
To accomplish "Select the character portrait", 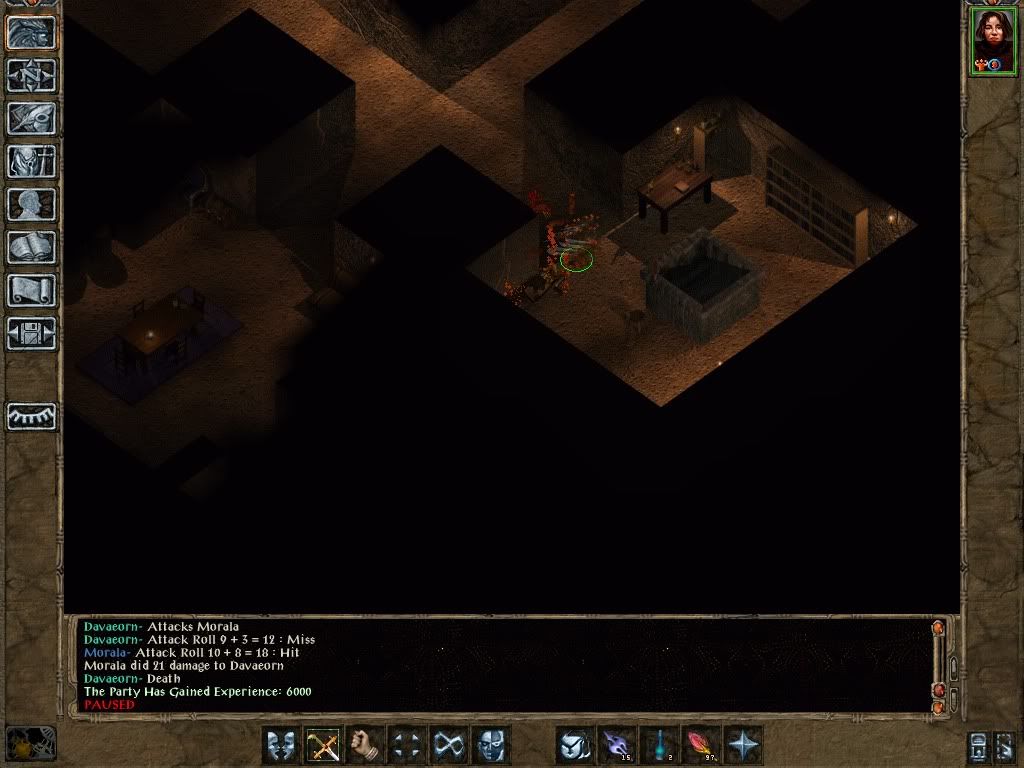I will (x=992, y=41).
